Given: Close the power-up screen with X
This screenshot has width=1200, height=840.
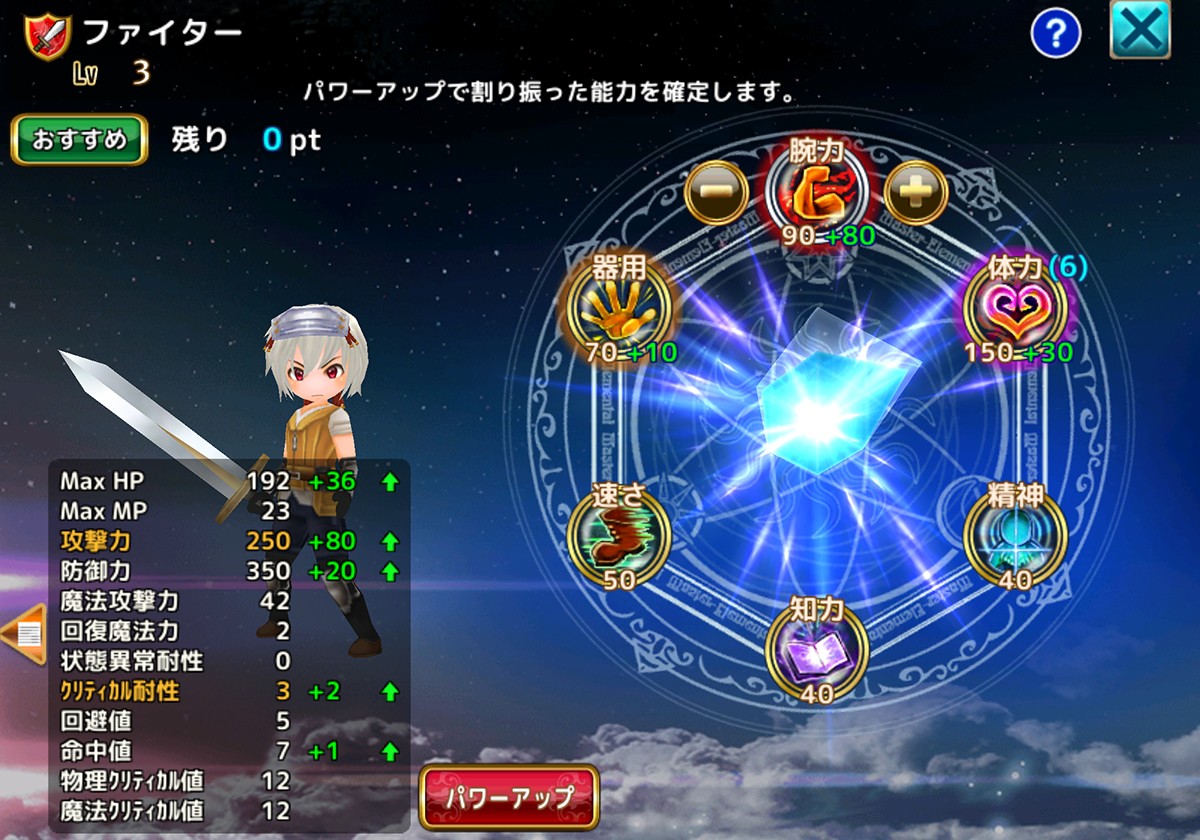Looking at the screenshot, I should (1140, 33).
